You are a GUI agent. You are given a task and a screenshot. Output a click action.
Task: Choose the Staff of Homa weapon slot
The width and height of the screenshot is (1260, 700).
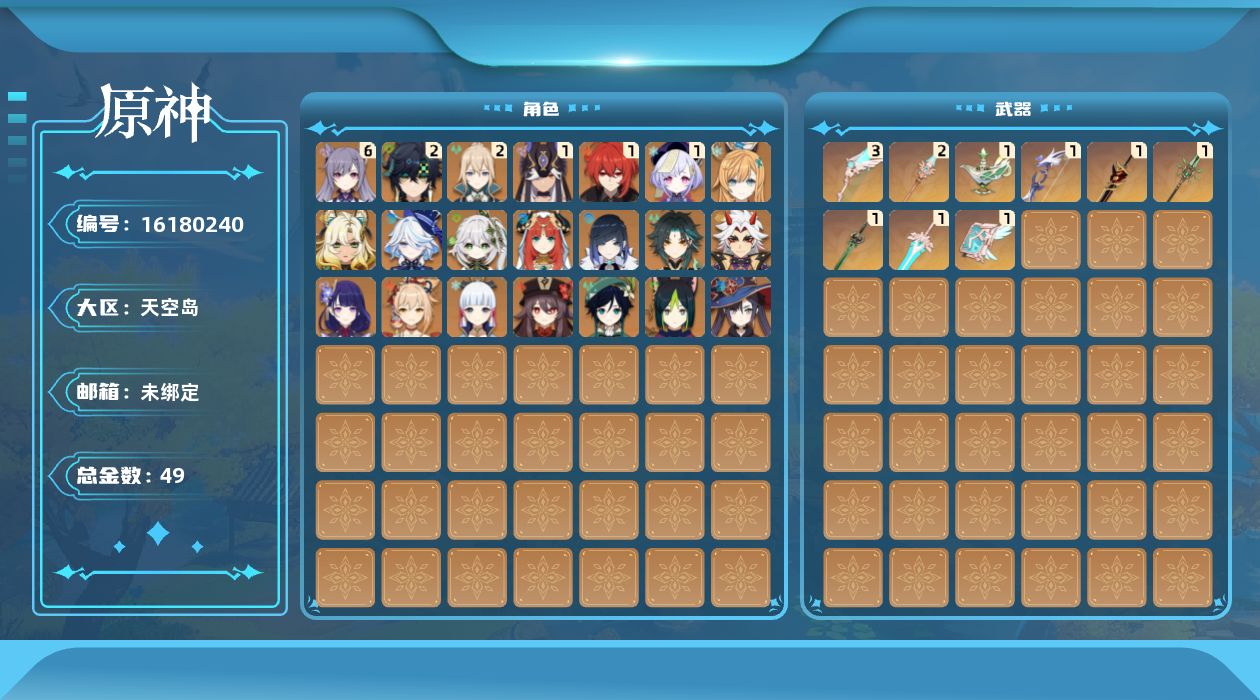(1117, 172)
